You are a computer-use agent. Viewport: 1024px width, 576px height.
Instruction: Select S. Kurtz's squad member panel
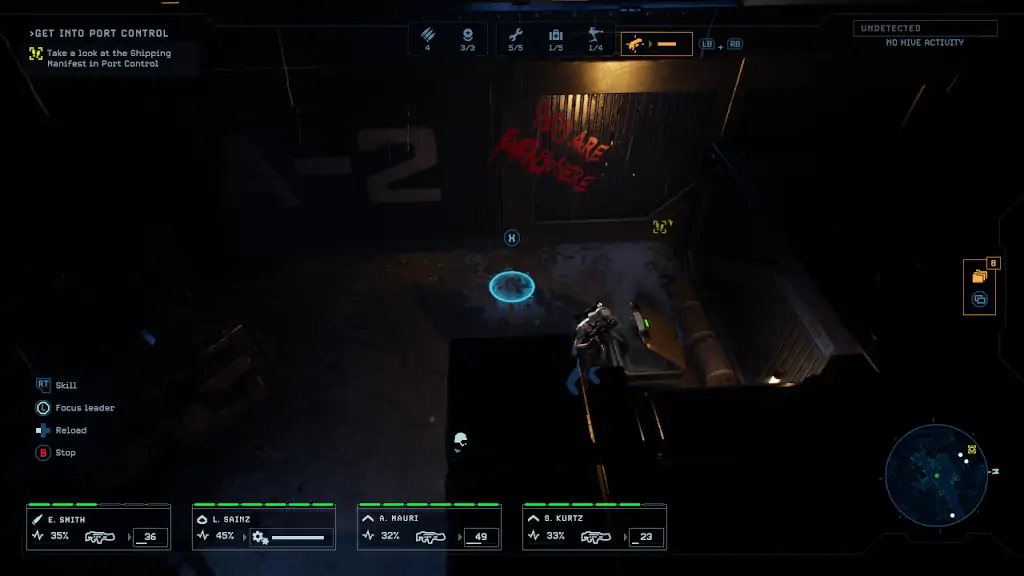[593, 528]
